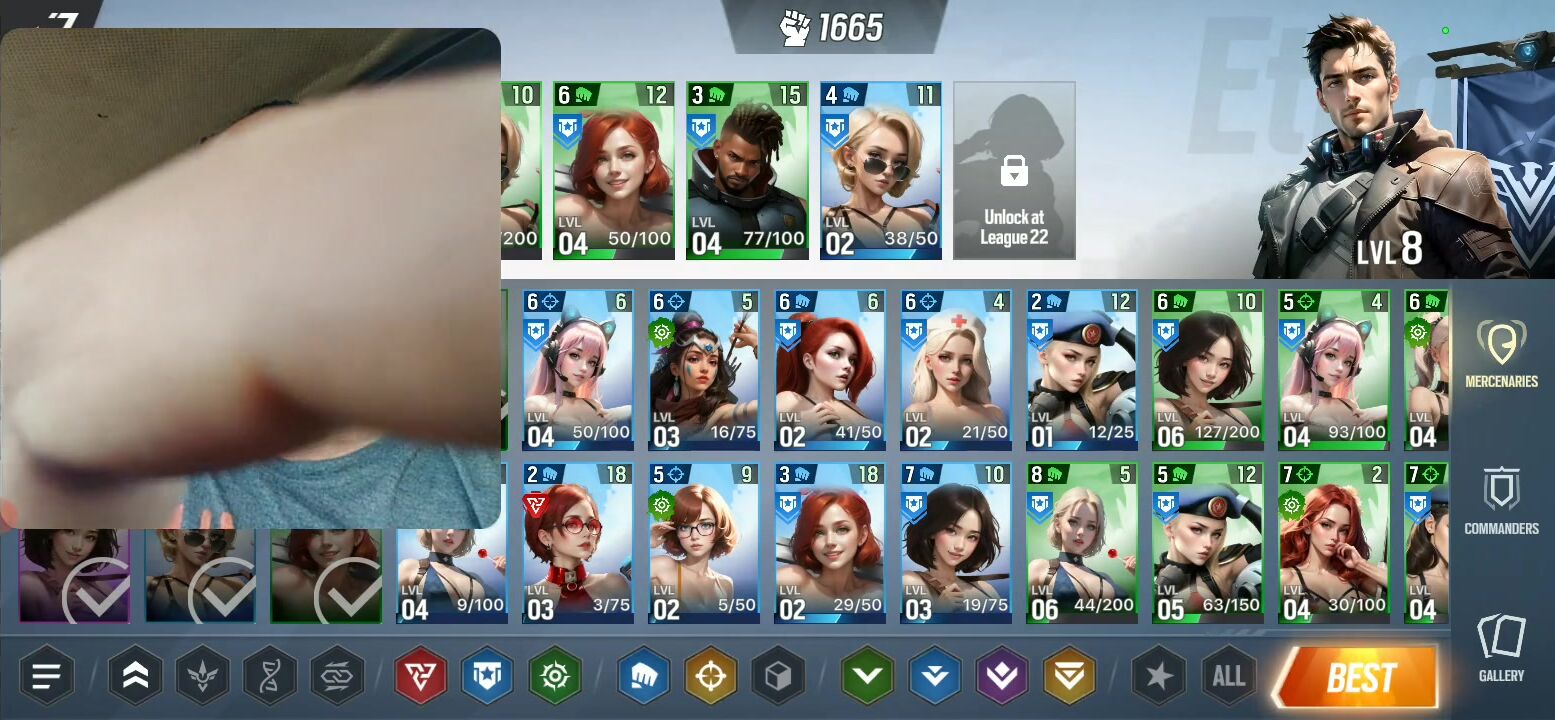
Task: Toggle the cube class filter
Action: 778,677
